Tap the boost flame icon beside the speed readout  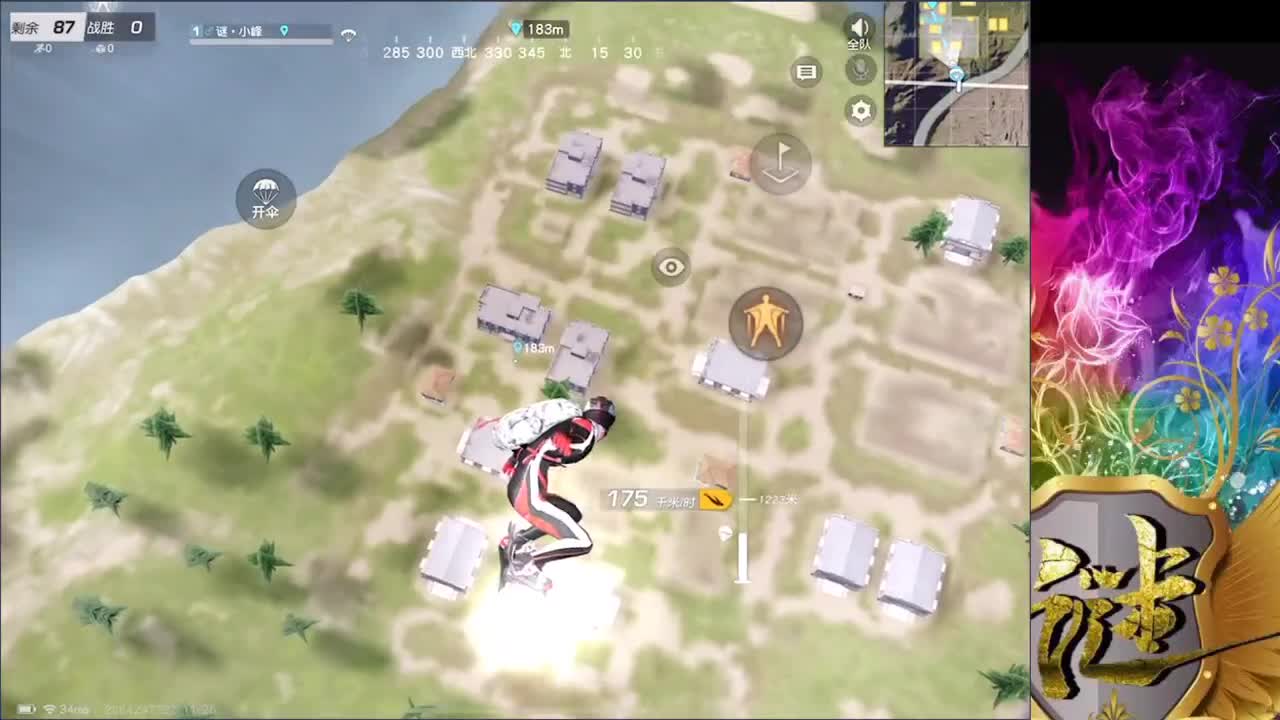pos(716,497)
